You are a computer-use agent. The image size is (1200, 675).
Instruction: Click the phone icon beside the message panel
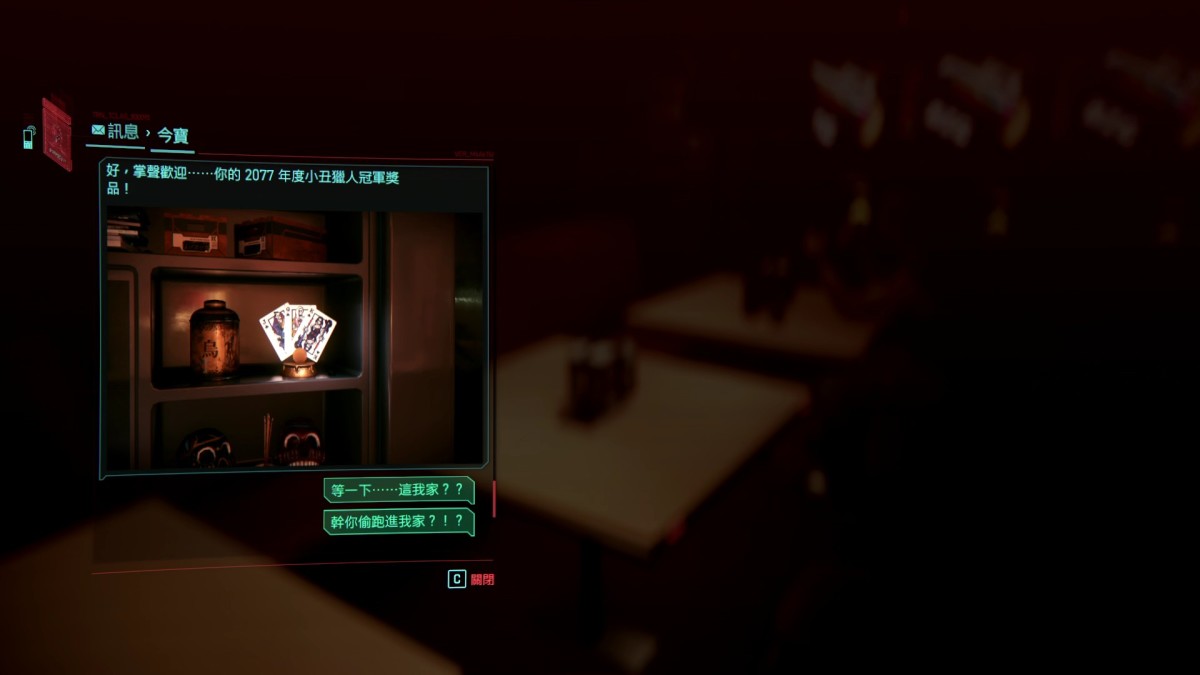click(x=29, y=137)
